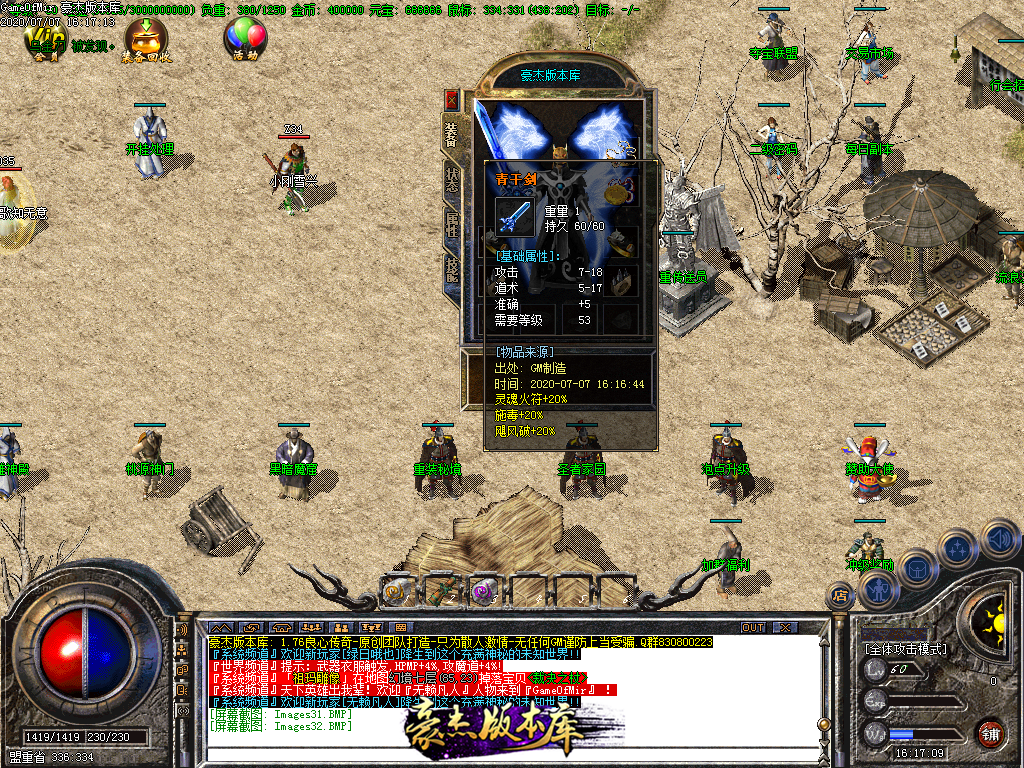The width and height of the screenshot is (1024, 768).
Task: Select the gold medal equipment slot
Action: tap(623, 189)
